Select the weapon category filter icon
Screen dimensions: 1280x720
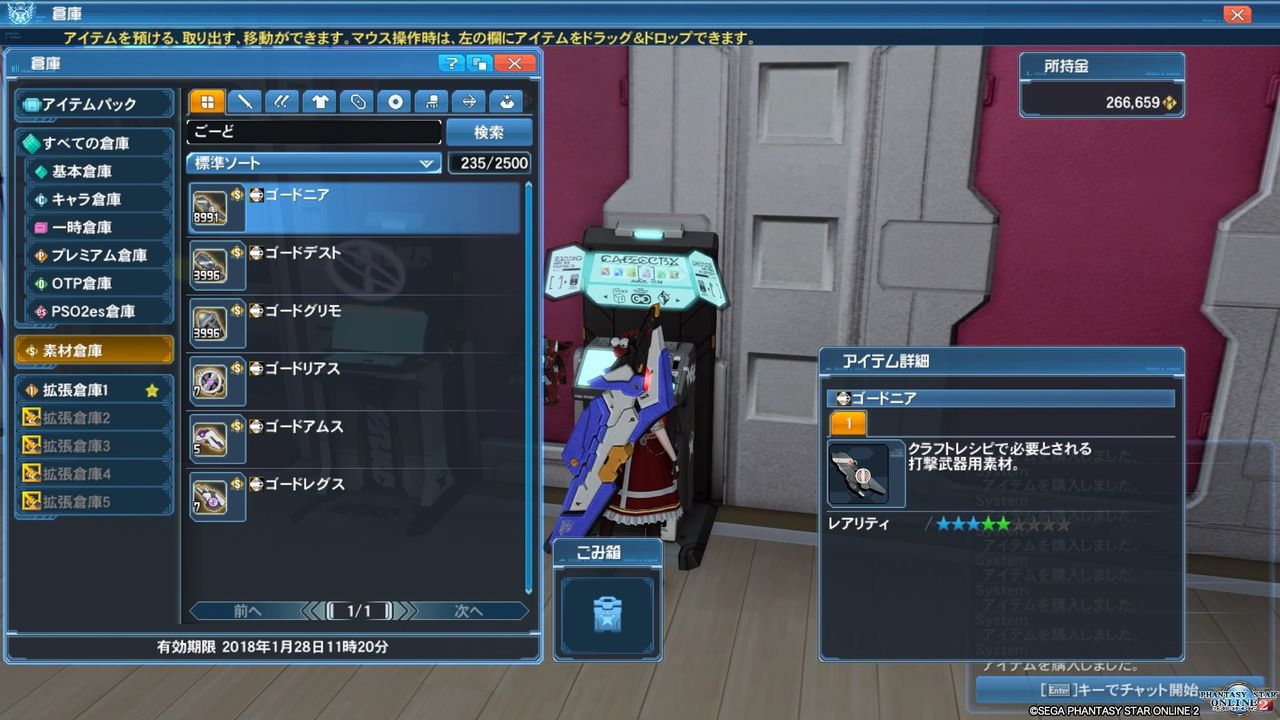[x=244, y=101]
